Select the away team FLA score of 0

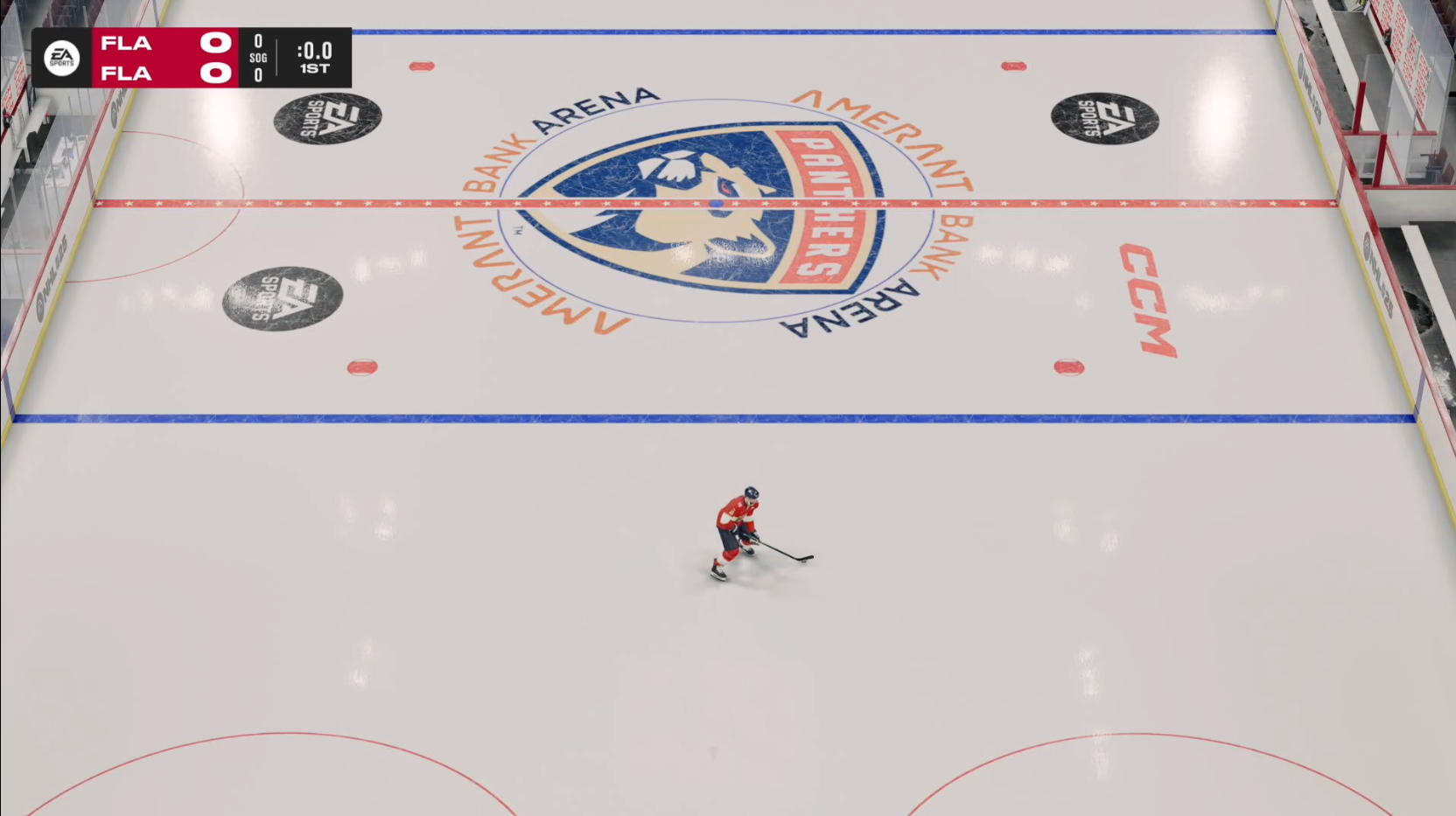[x=217, y=42]
